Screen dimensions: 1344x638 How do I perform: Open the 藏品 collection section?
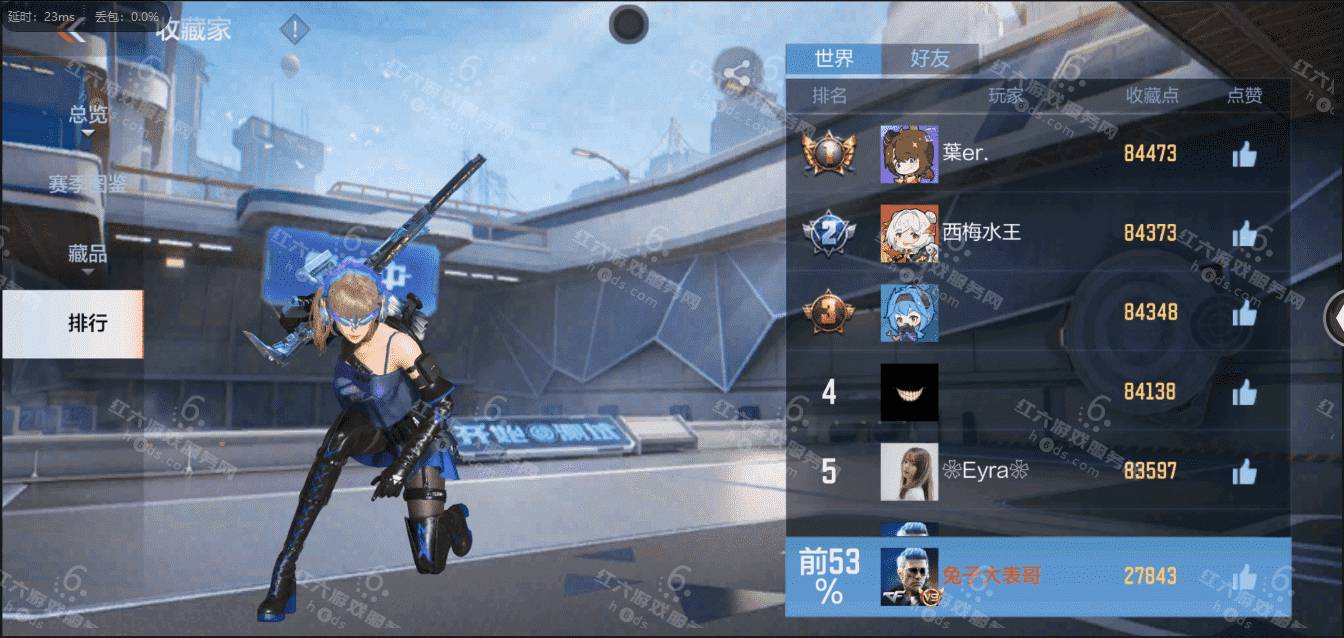pos(88,254)
